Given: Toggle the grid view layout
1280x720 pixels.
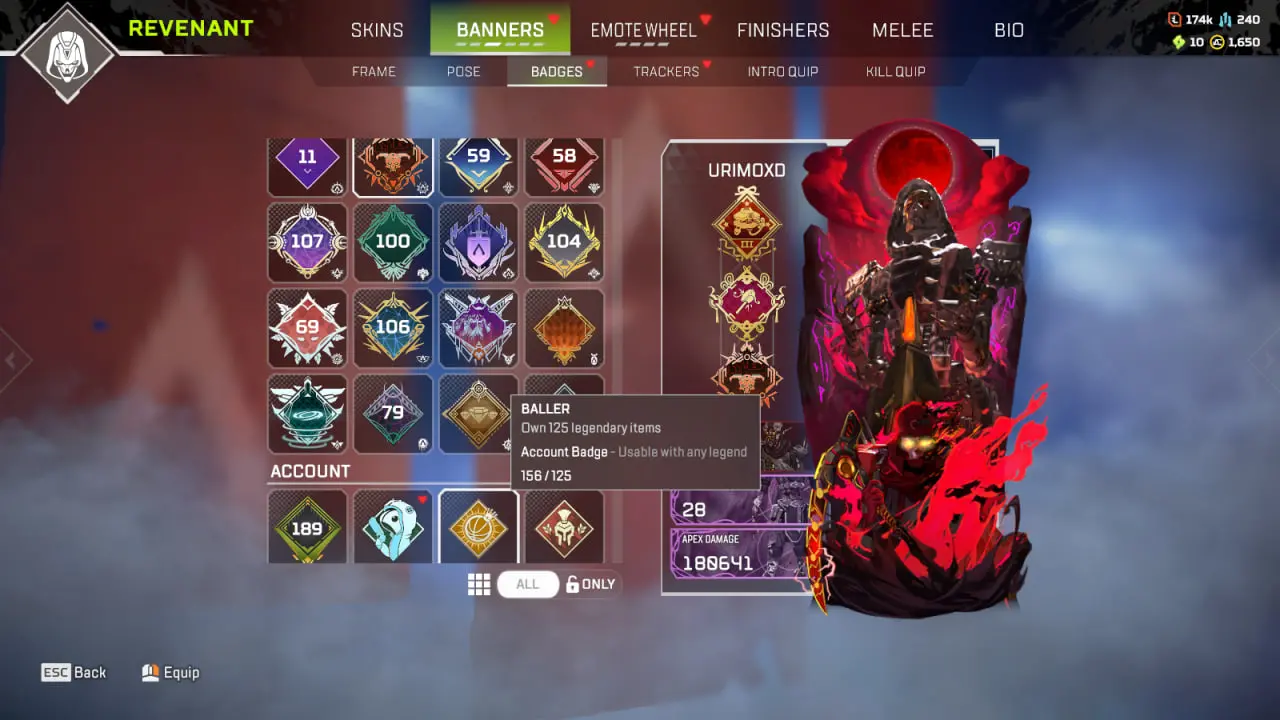Looking at the screenshot, I should 479,584.
